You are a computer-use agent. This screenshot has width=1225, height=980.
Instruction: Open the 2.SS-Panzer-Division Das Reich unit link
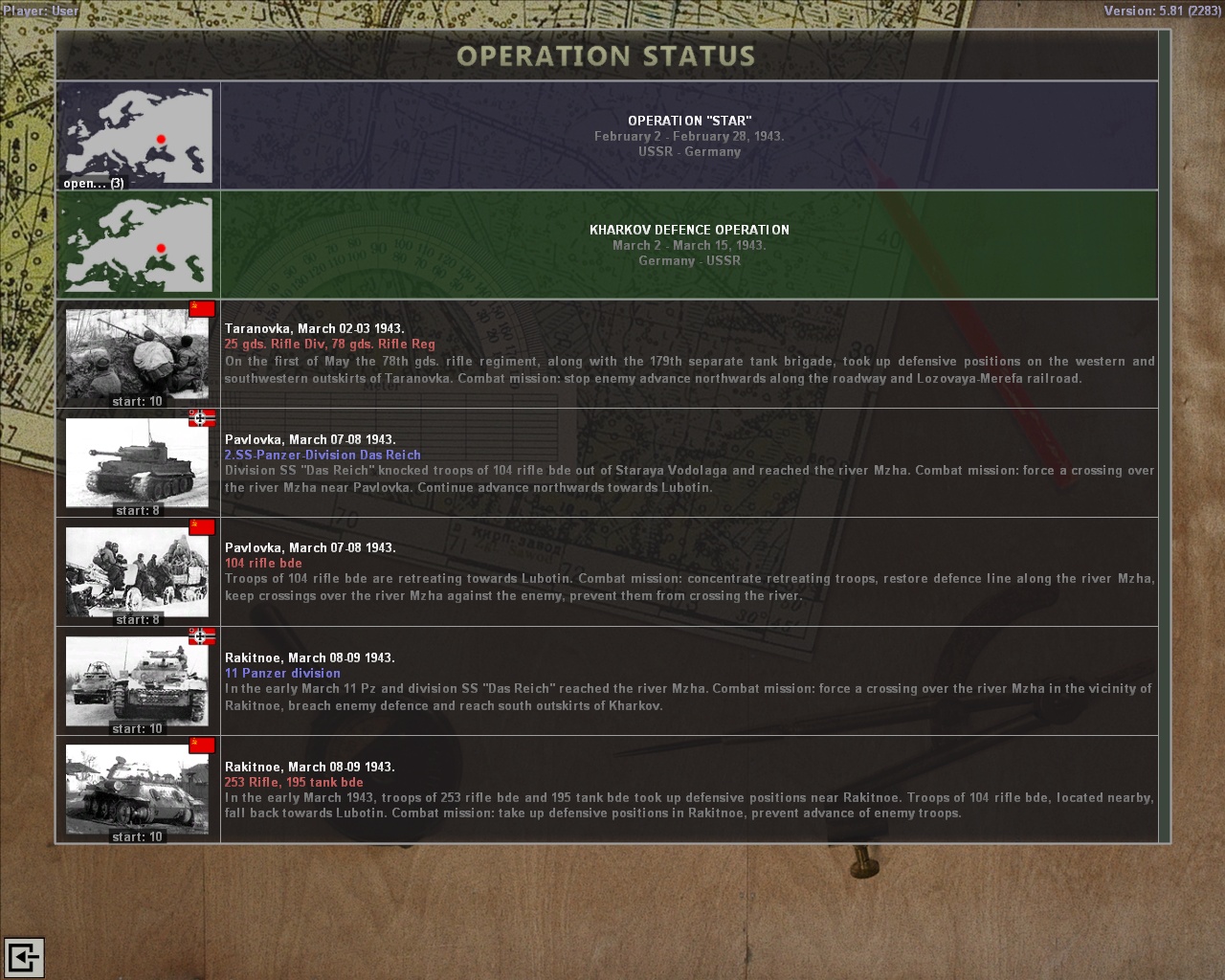[x=323, y=455]
